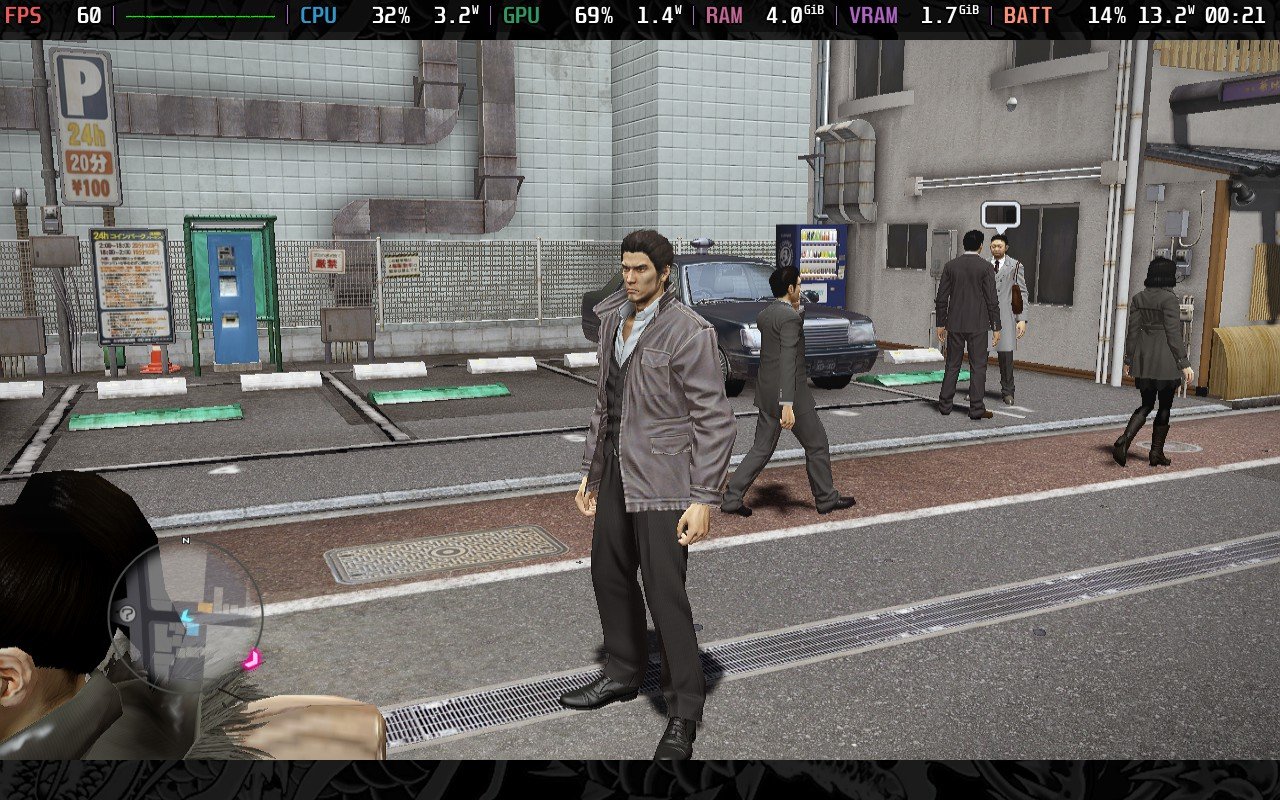Click the speech bubble icon above NPC
The width and height of the screenshot is (1280, 800).
click(x=1000, y=214)
